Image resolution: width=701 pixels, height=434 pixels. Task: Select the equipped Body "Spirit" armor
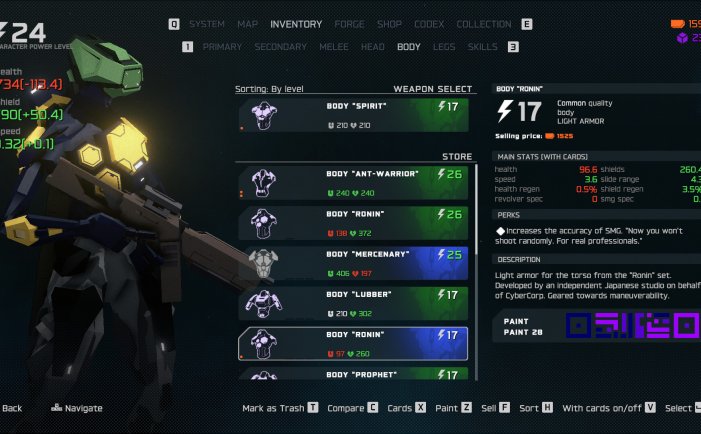tap(353, 115)
